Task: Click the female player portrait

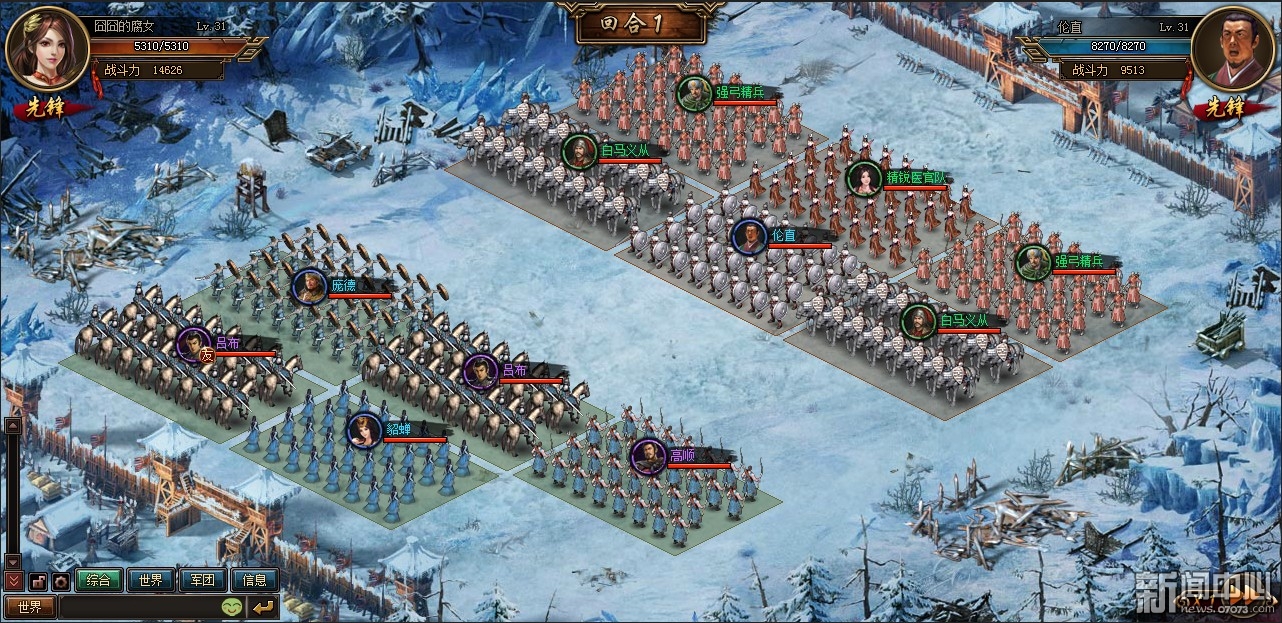Action: point(47,47)
